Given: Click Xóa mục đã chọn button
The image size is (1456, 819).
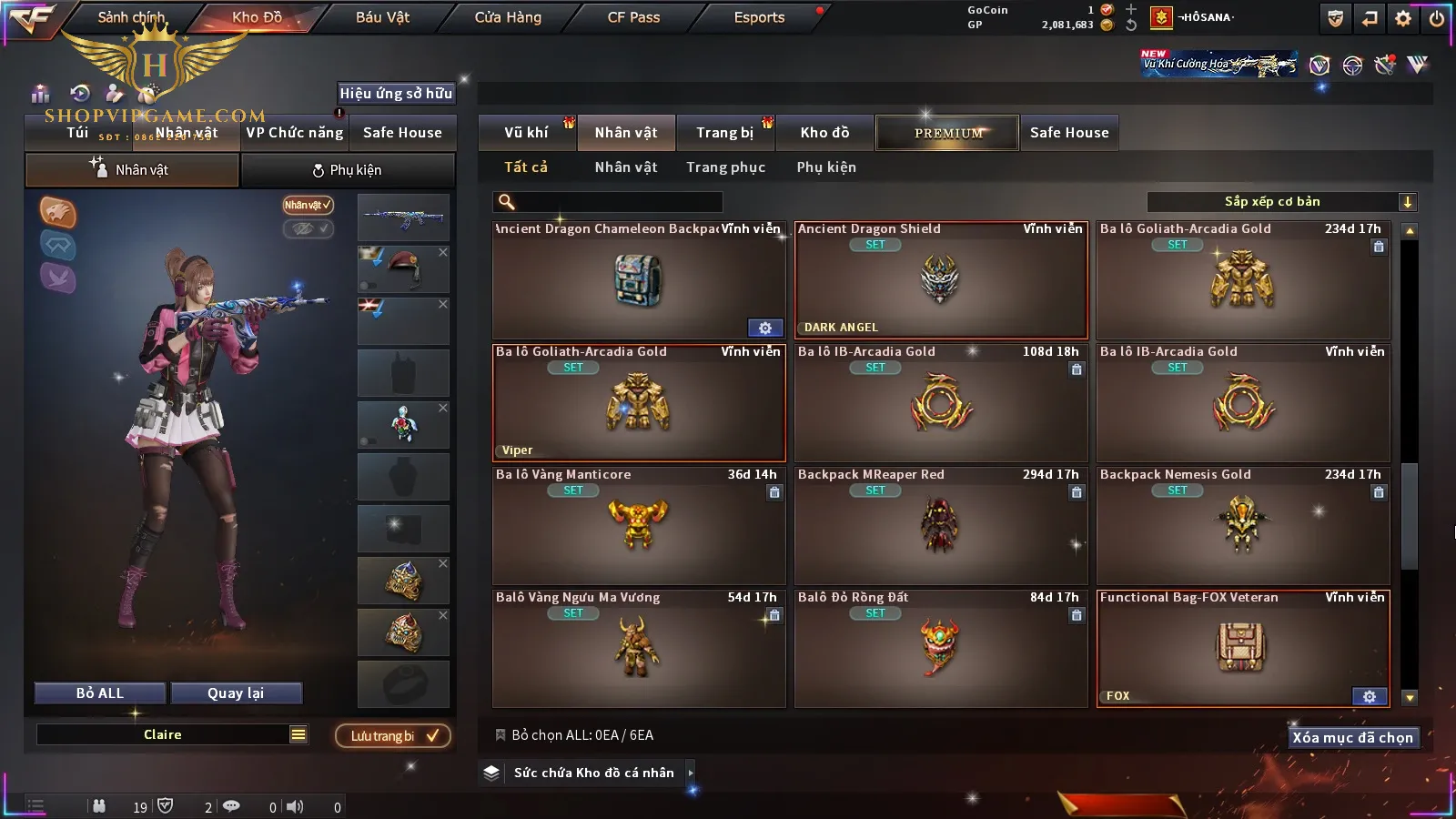Looking at the screenshot, I should tap(1352, 737).
